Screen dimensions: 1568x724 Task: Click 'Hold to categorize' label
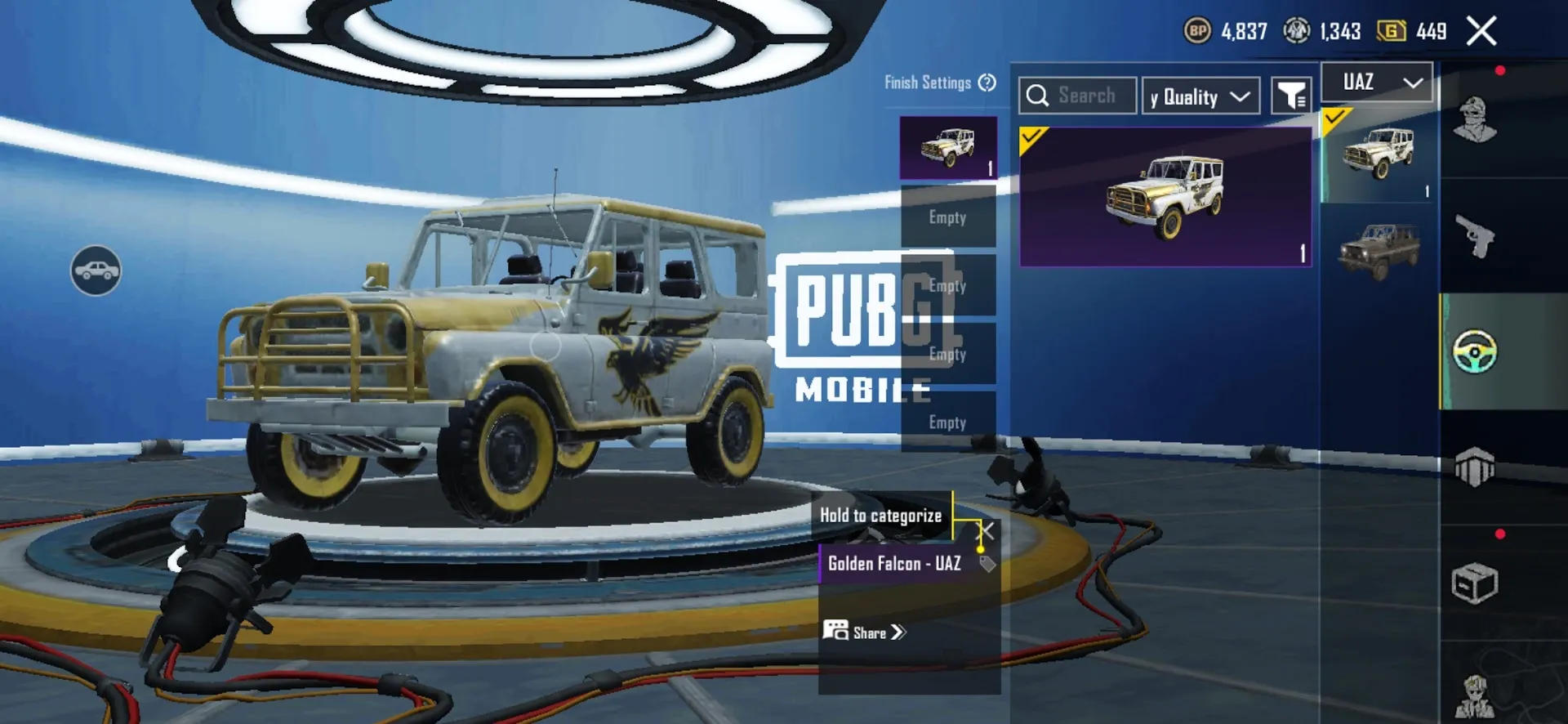880,515
